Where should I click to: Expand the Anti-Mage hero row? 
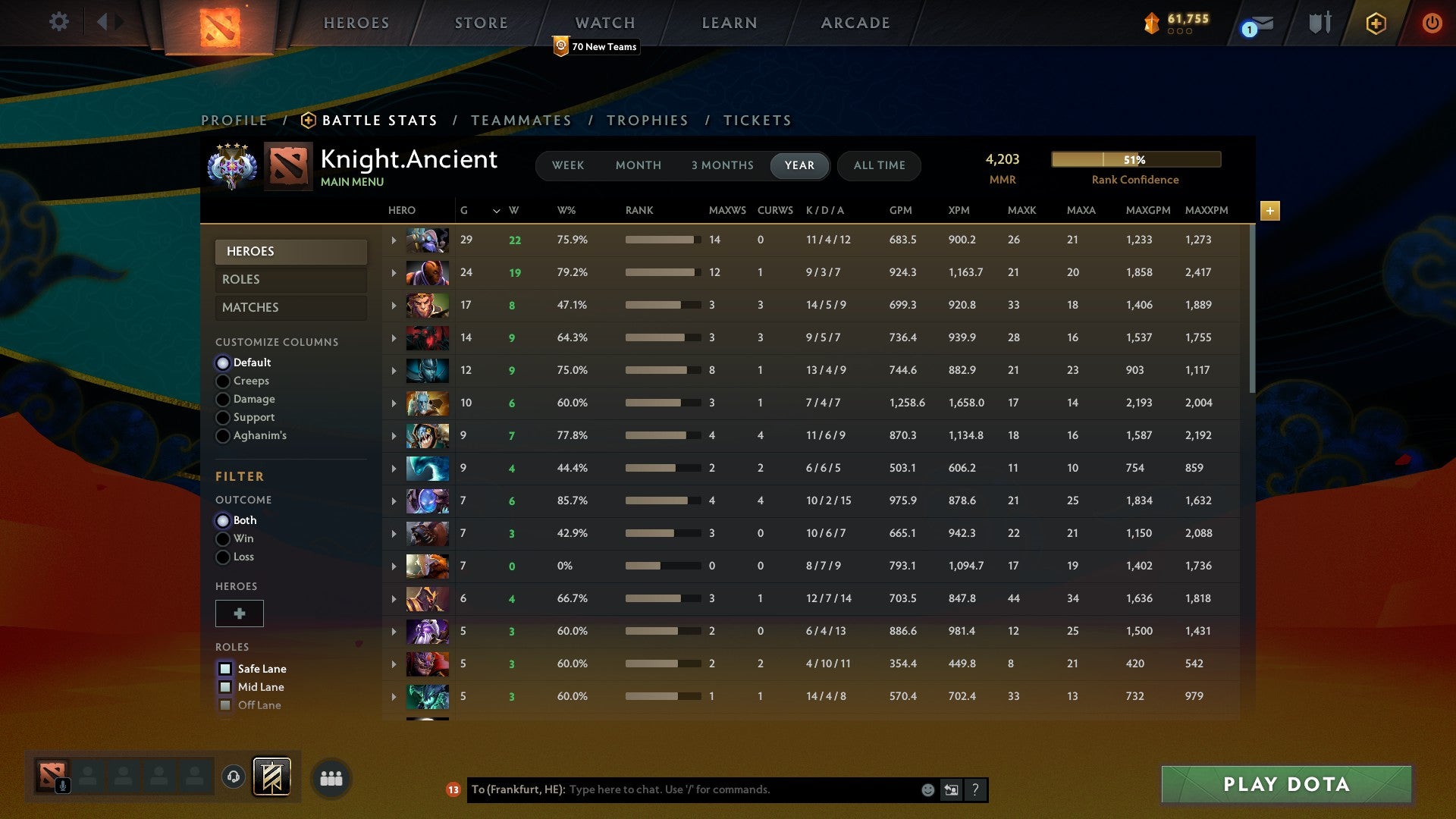(x=393, y=272)
